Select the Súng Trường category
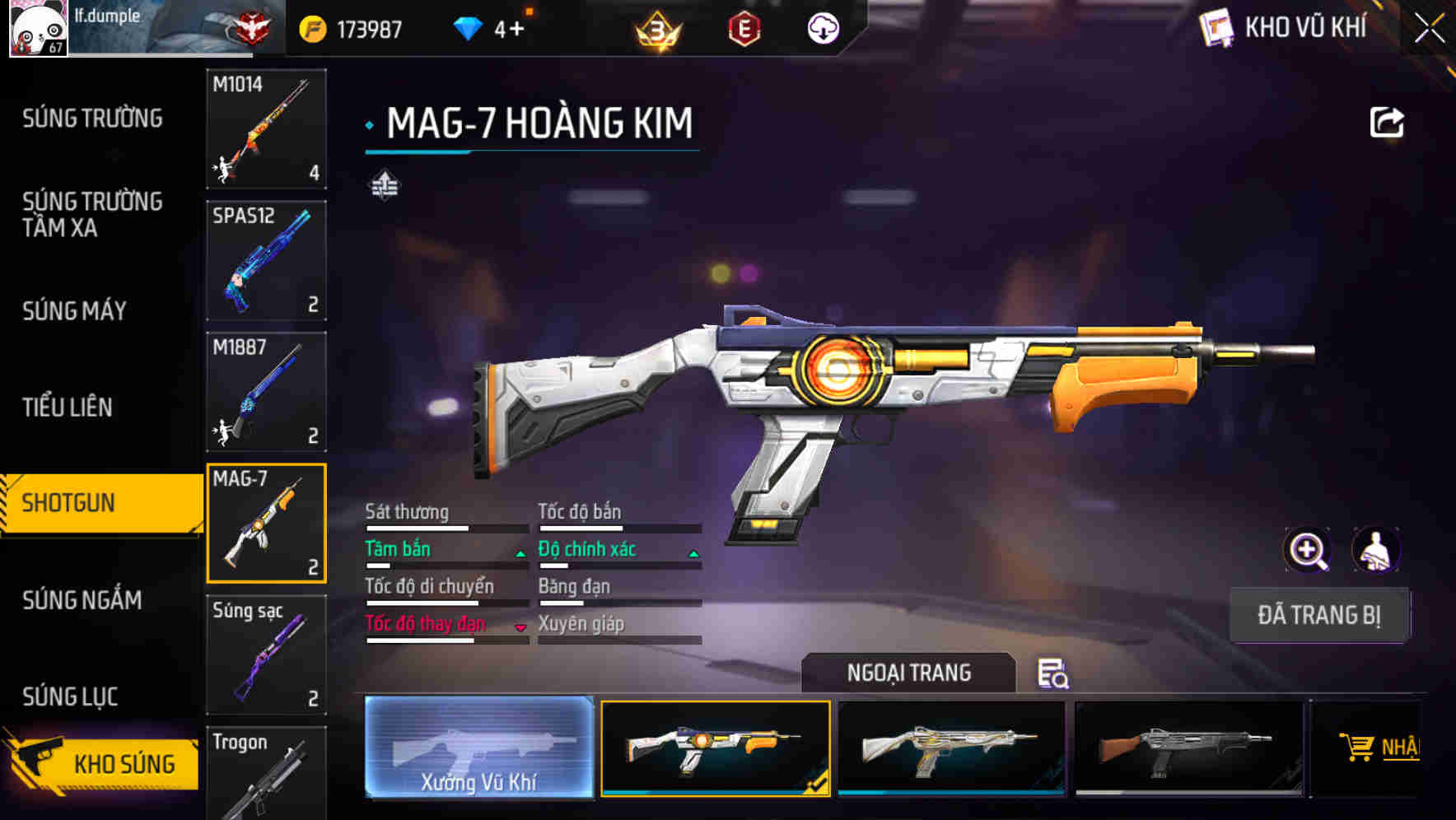Viewport: 1456px width, 820px height. point(92,119)
